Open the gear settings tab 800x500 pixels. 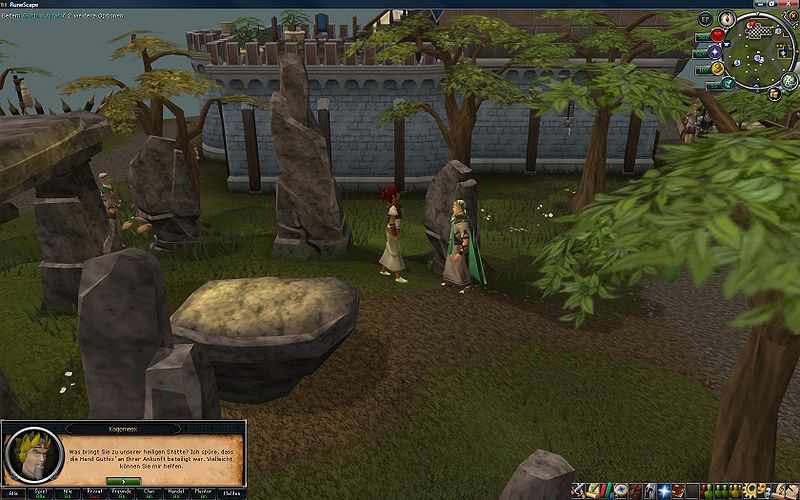752,490
